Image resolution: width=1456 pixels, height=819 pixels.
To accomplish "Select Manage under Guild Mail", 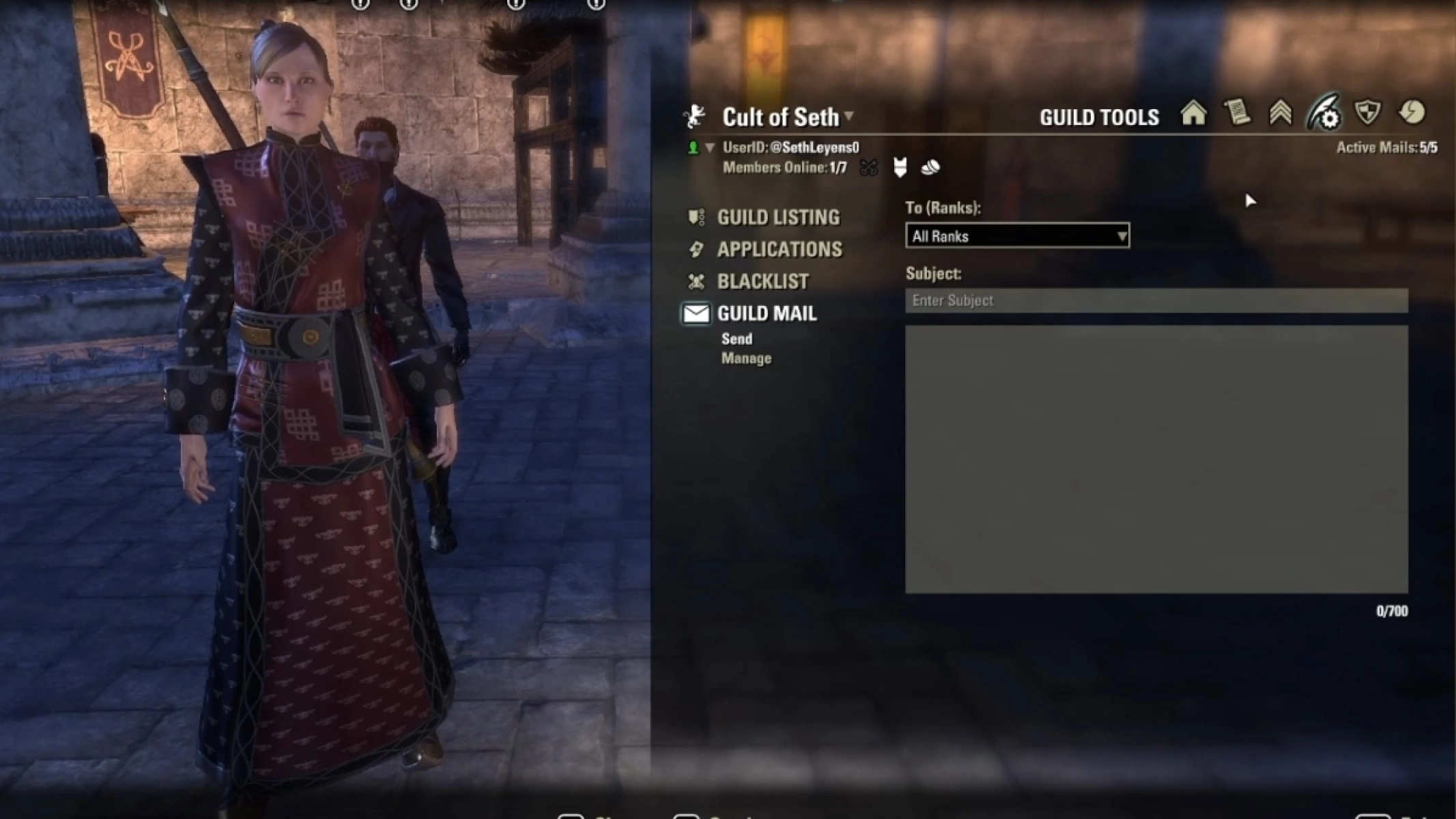I will click(x=747, y=358).
